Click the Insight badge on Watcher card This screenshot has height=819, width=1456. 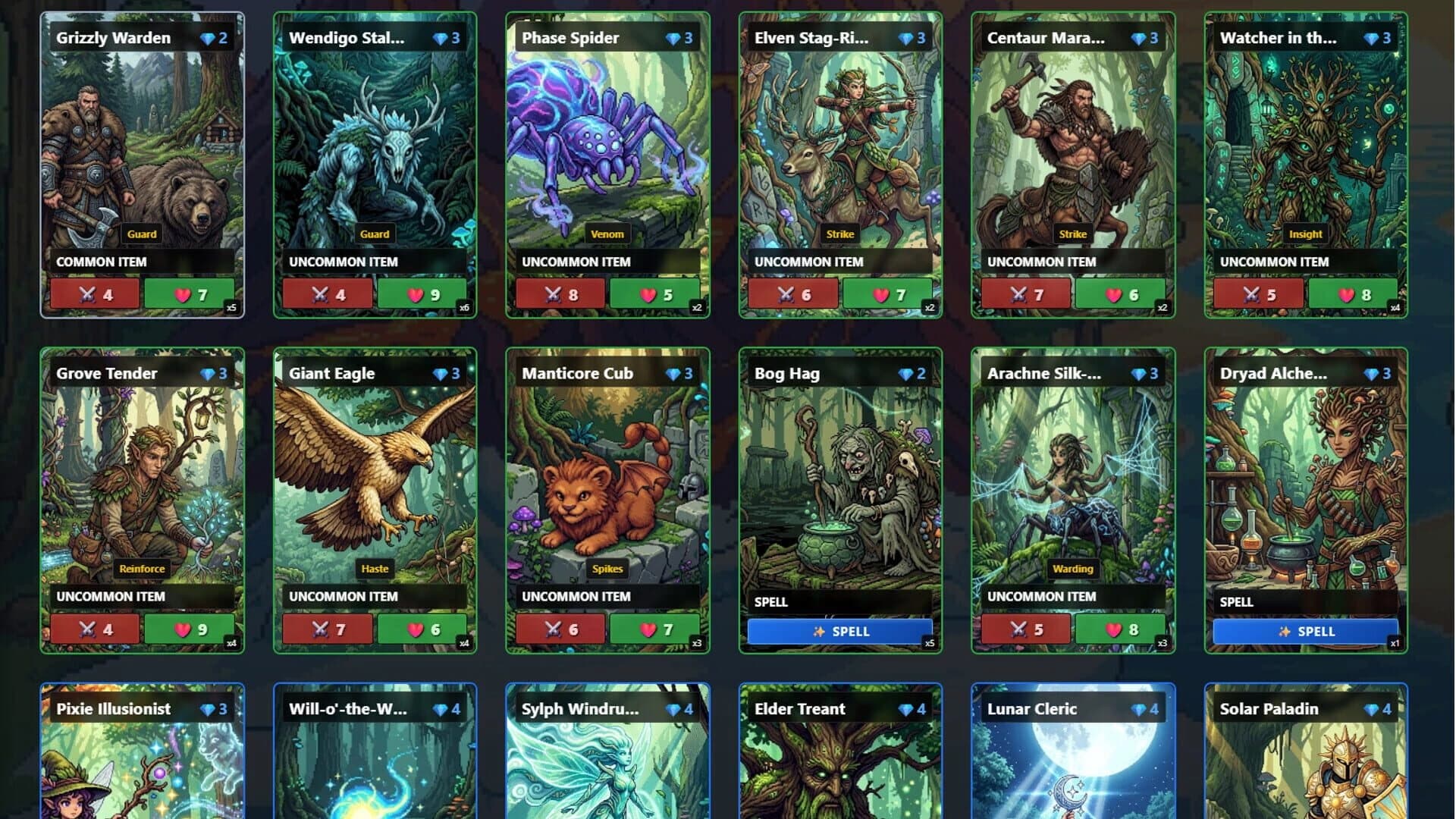1306,234
